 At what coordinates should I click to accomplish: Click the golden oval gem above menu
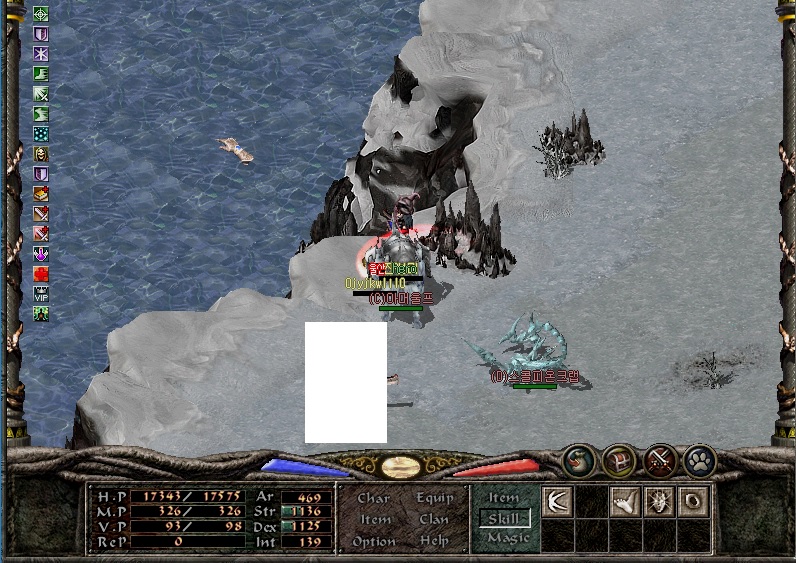click(x=400, y=467)
